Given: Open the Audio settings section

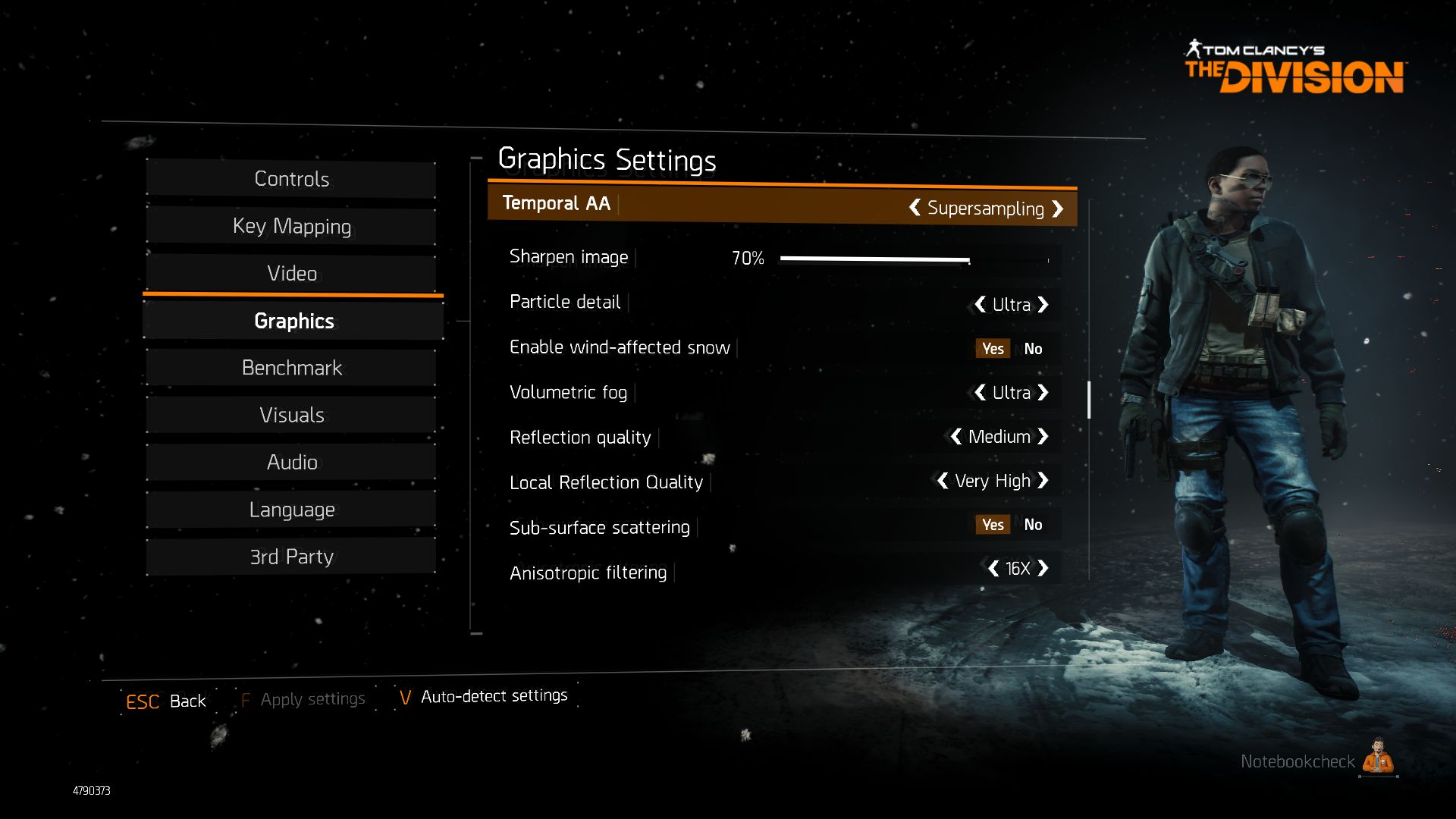Looking at the screenshot, I should click(x=291, y=462).
